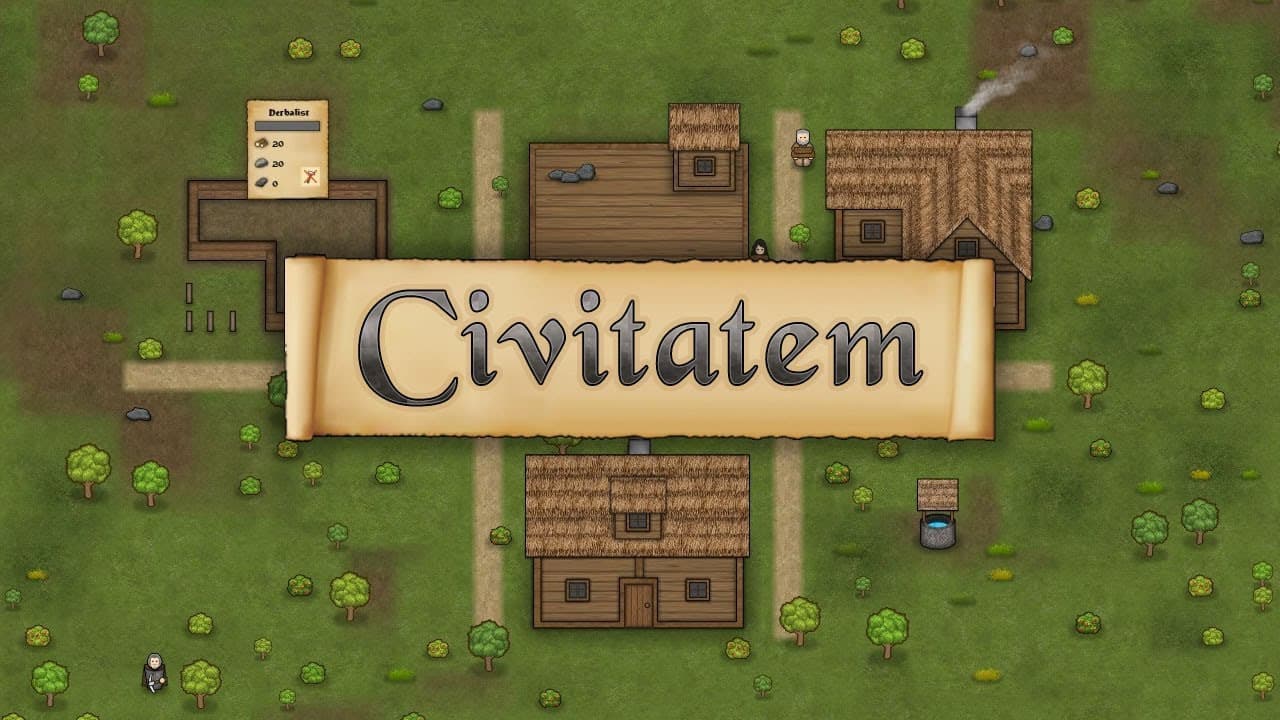This screenshot has width=1280, height=720.
Task: Click the smoking chimney on the large house
Action: coord(966,117)
